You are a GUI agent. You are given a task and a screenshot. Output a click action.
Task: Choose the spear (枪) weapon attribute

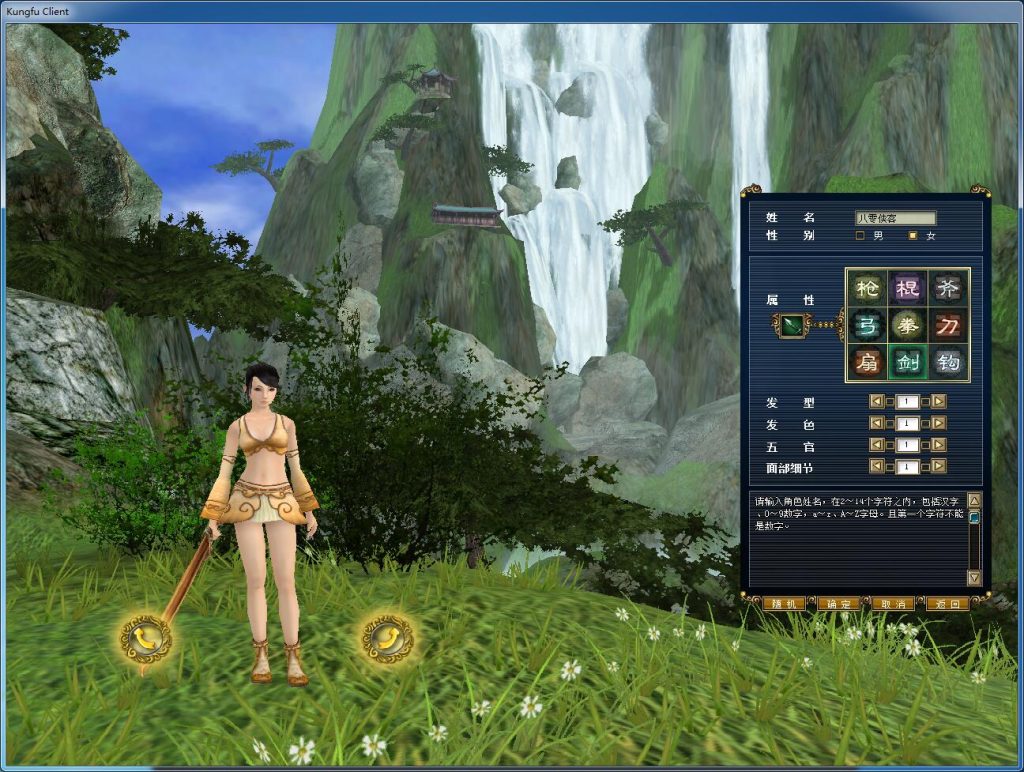tap(867, 289)
